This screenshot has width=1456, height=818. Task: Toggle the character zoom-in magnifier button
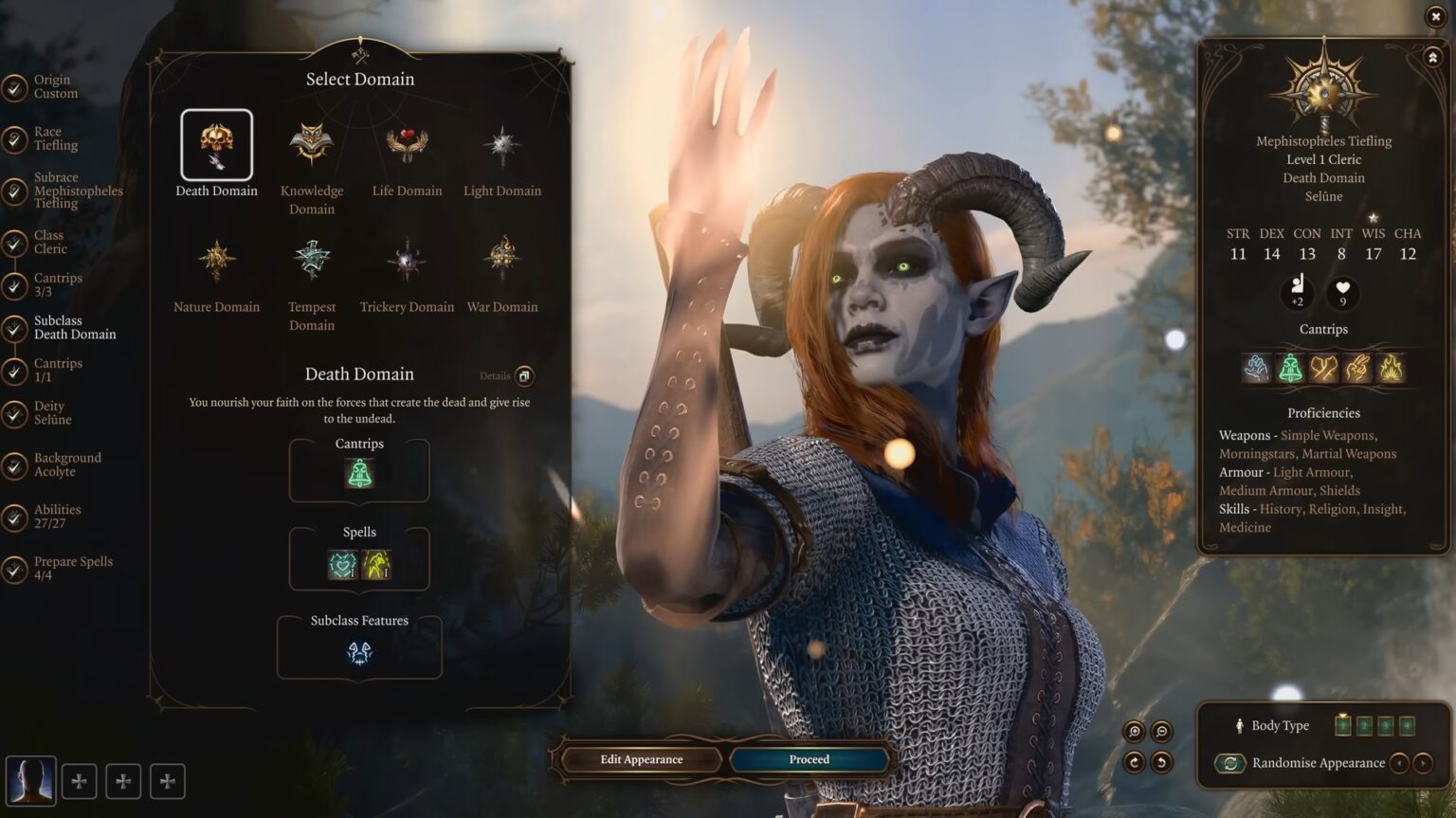[x=1136, y=731]
